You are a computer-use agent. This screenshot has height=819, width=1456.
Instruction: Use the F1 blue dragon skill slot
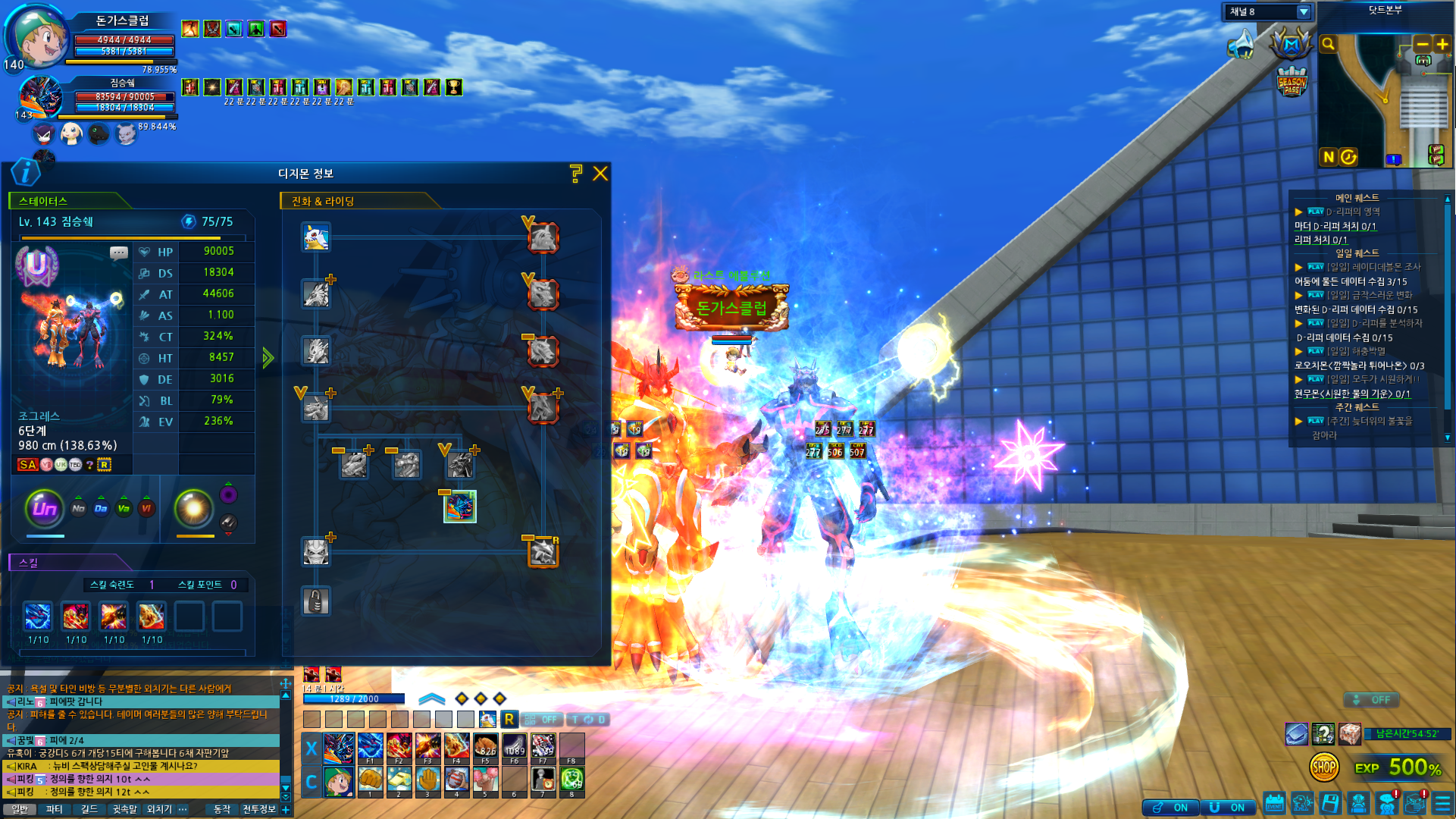369,747
